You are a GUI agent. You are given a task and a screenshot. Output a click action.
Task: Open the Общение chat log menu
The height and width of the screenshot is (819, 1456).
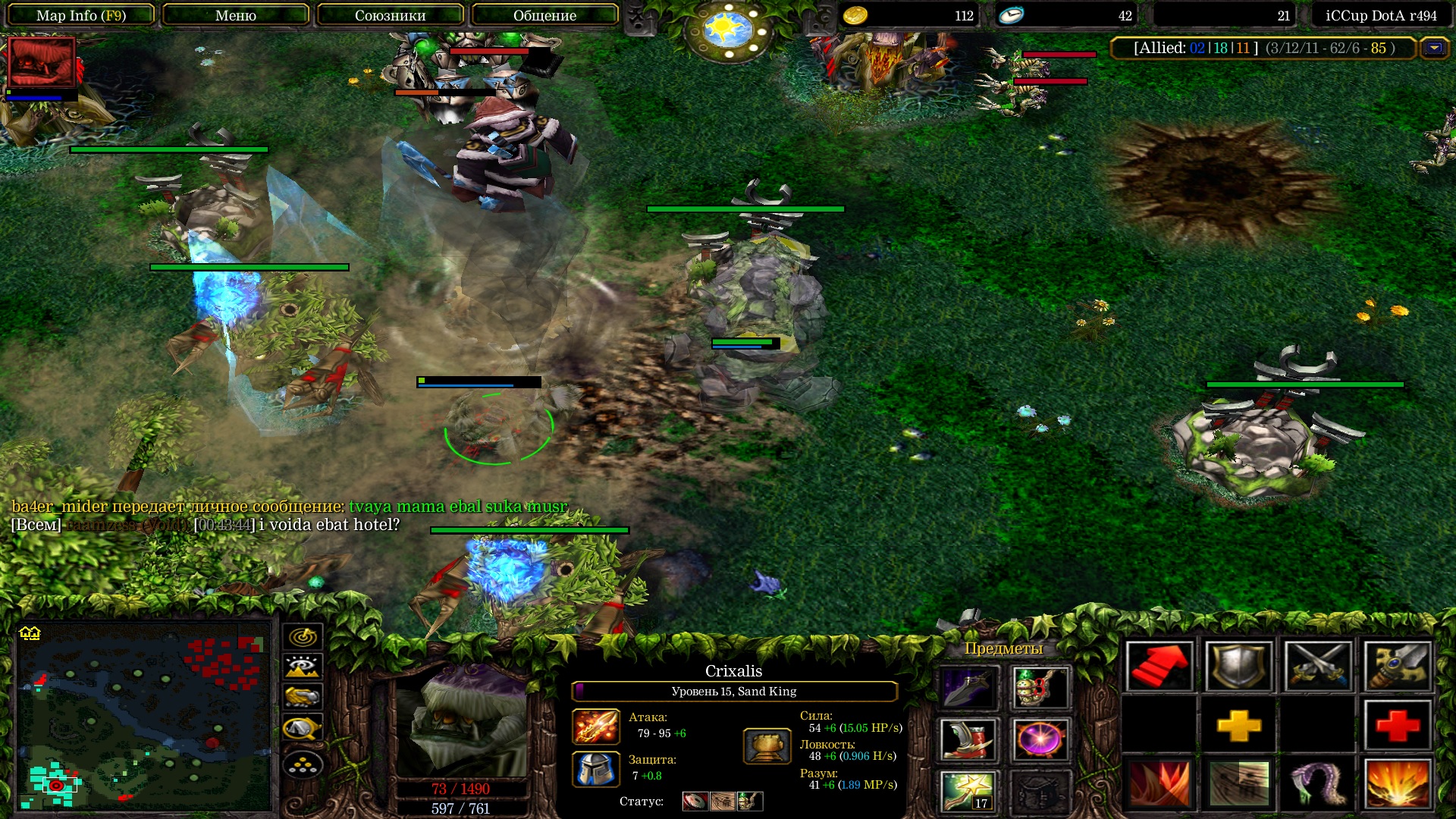click(544, 15)
